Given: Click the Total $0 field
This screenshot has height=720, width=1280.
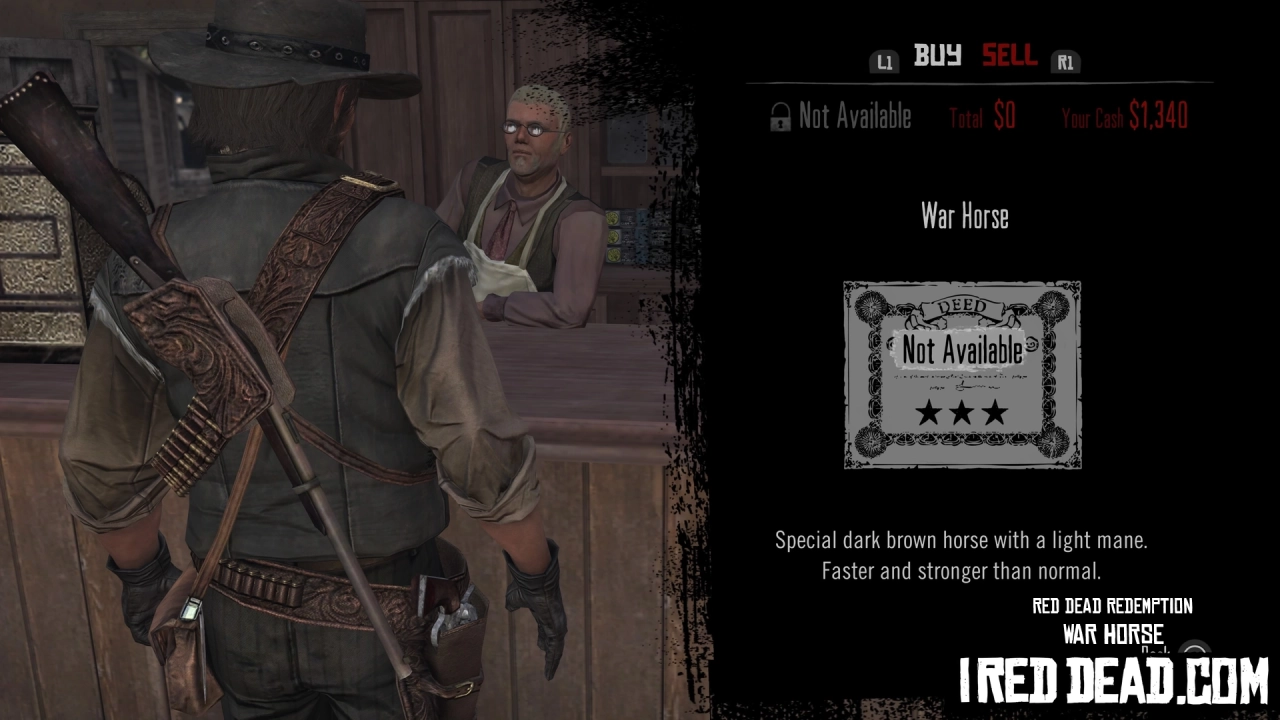Looking at the screenshot, I should tap(981, 116).
